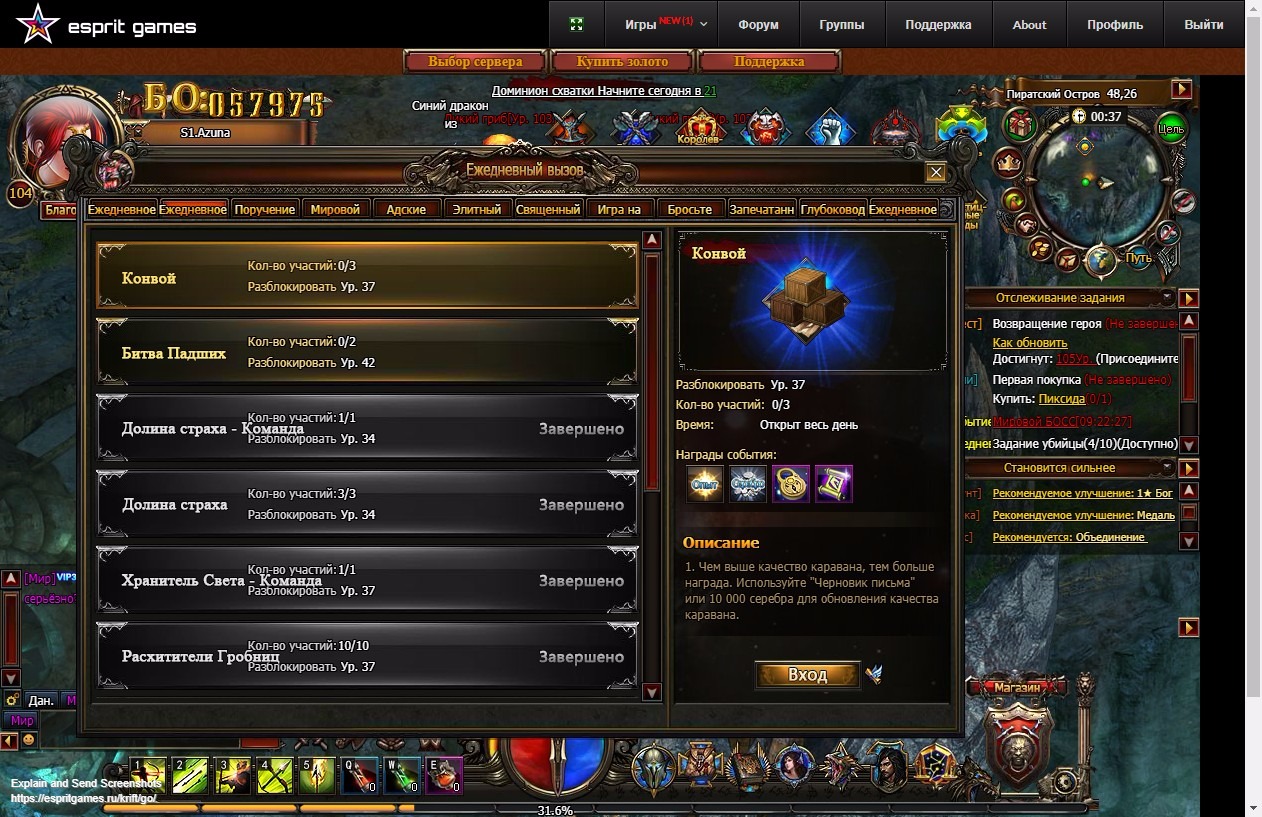1262x817 pixels.
Task: Close the Ежедневный вызов window
Action: click(x=935, y=172)
